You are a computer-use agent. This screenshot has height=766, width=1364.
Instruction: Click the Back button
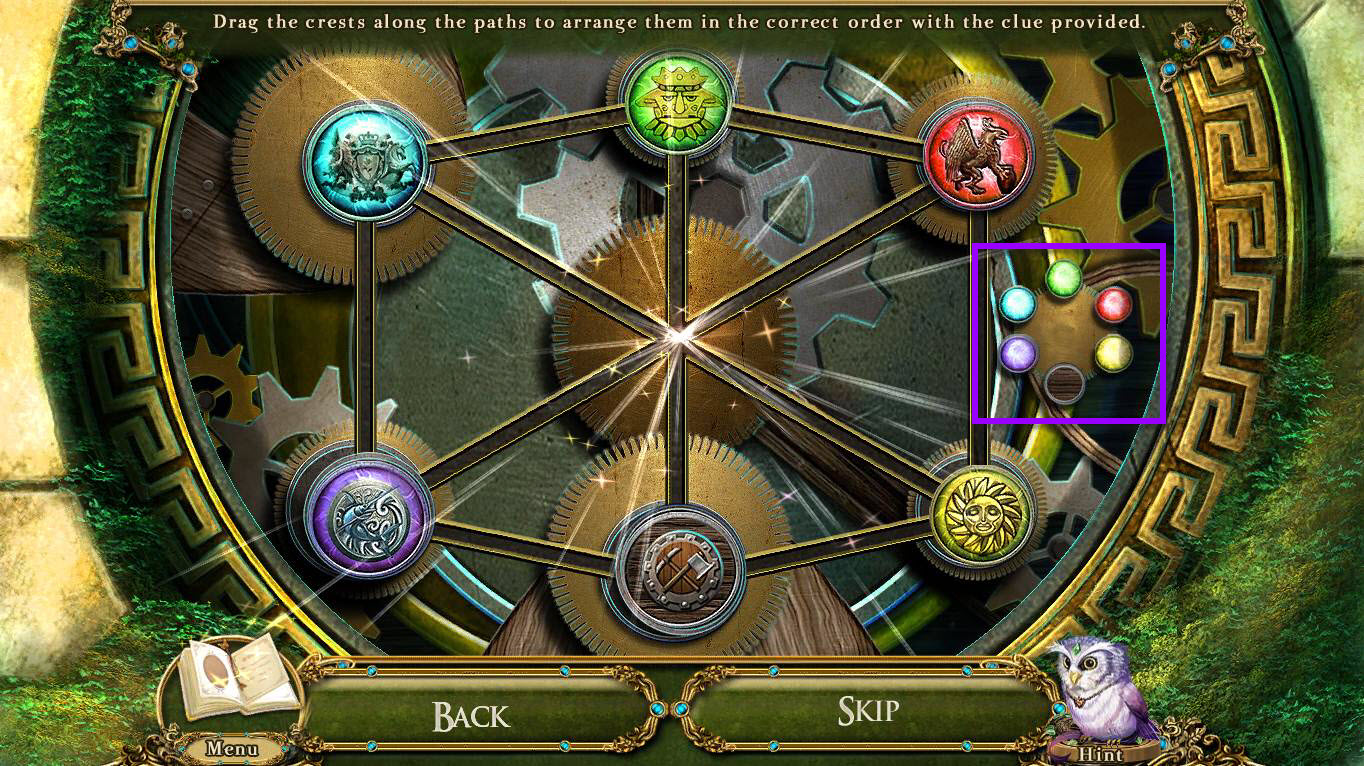(x=471, y=714)
